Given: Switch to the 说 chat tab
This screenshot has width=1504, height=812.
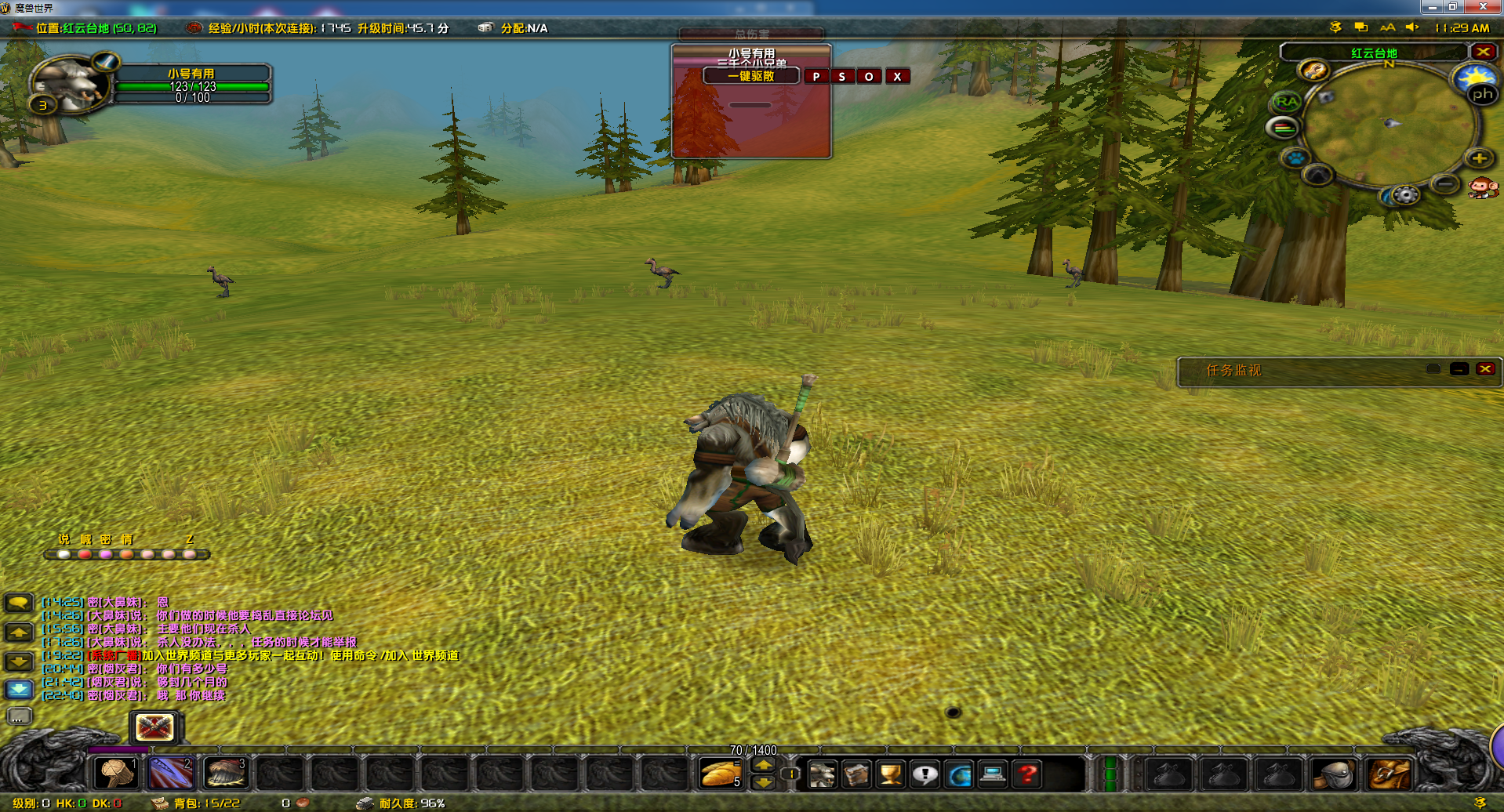Looking at the screenshot, I should pyautogui.click(x=64, y=539).
